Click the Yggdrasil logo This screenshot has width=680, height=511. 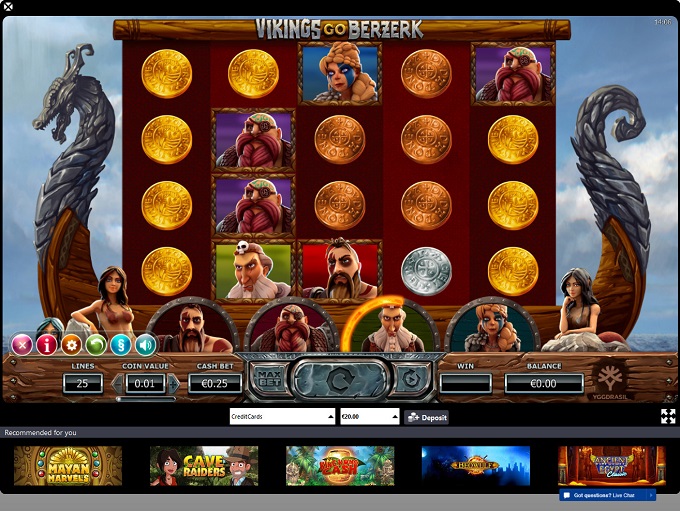612,378
